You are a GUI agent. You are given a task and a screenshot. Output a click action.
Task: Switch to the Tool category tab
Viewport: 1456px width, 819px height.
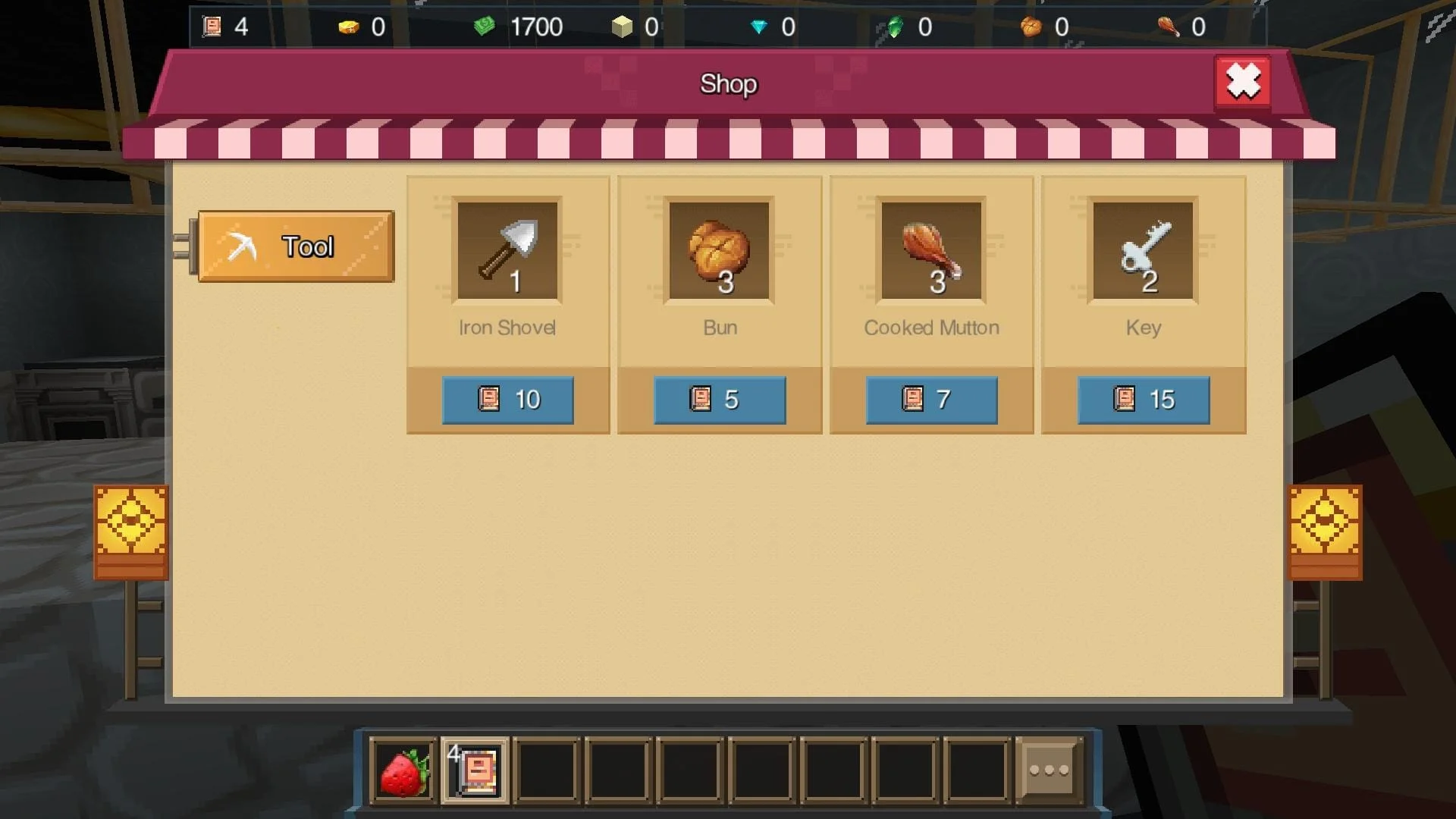click(x=295, y=247)
